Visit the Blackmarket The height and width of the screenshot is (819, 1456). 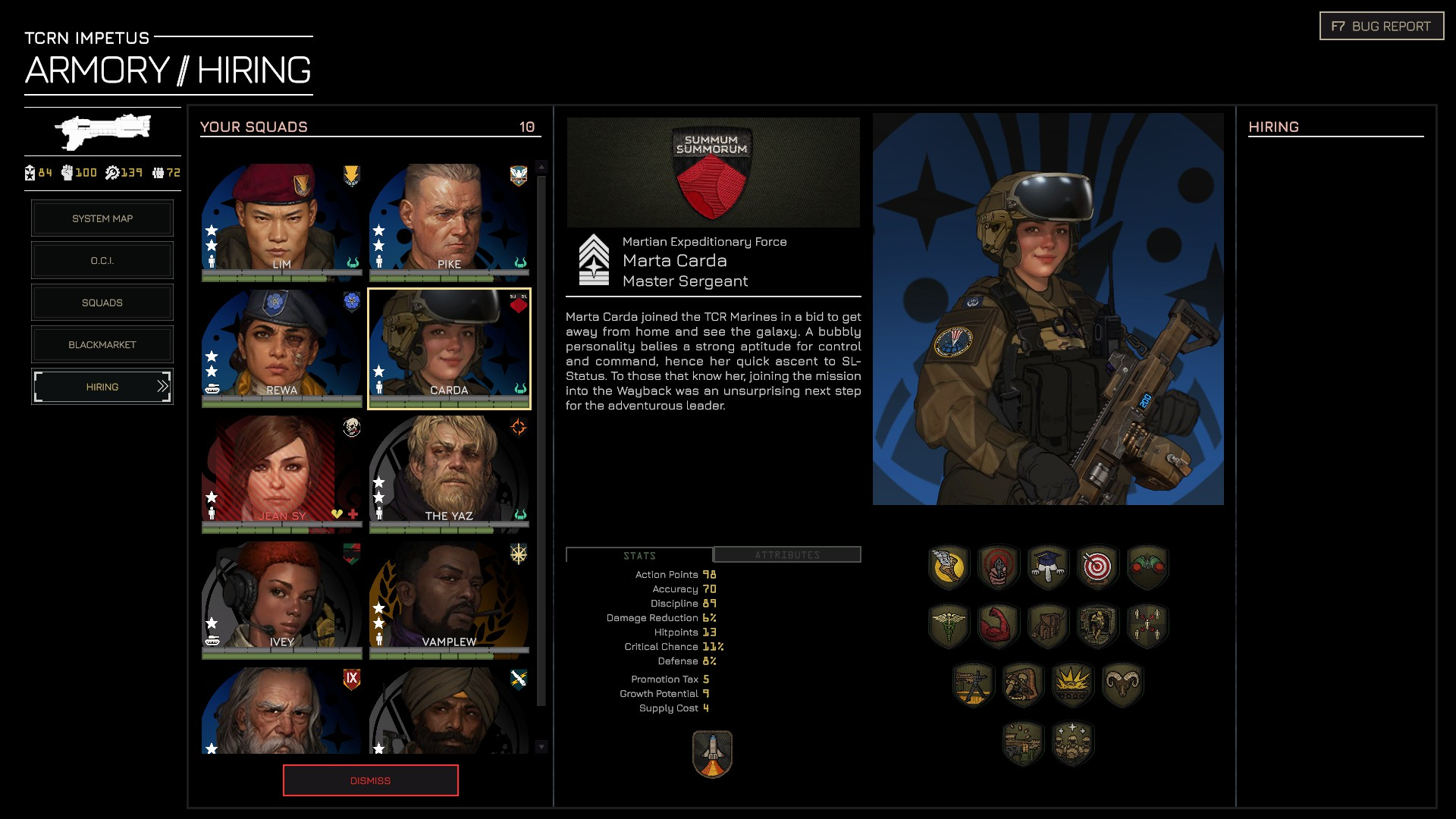(102, 345)
